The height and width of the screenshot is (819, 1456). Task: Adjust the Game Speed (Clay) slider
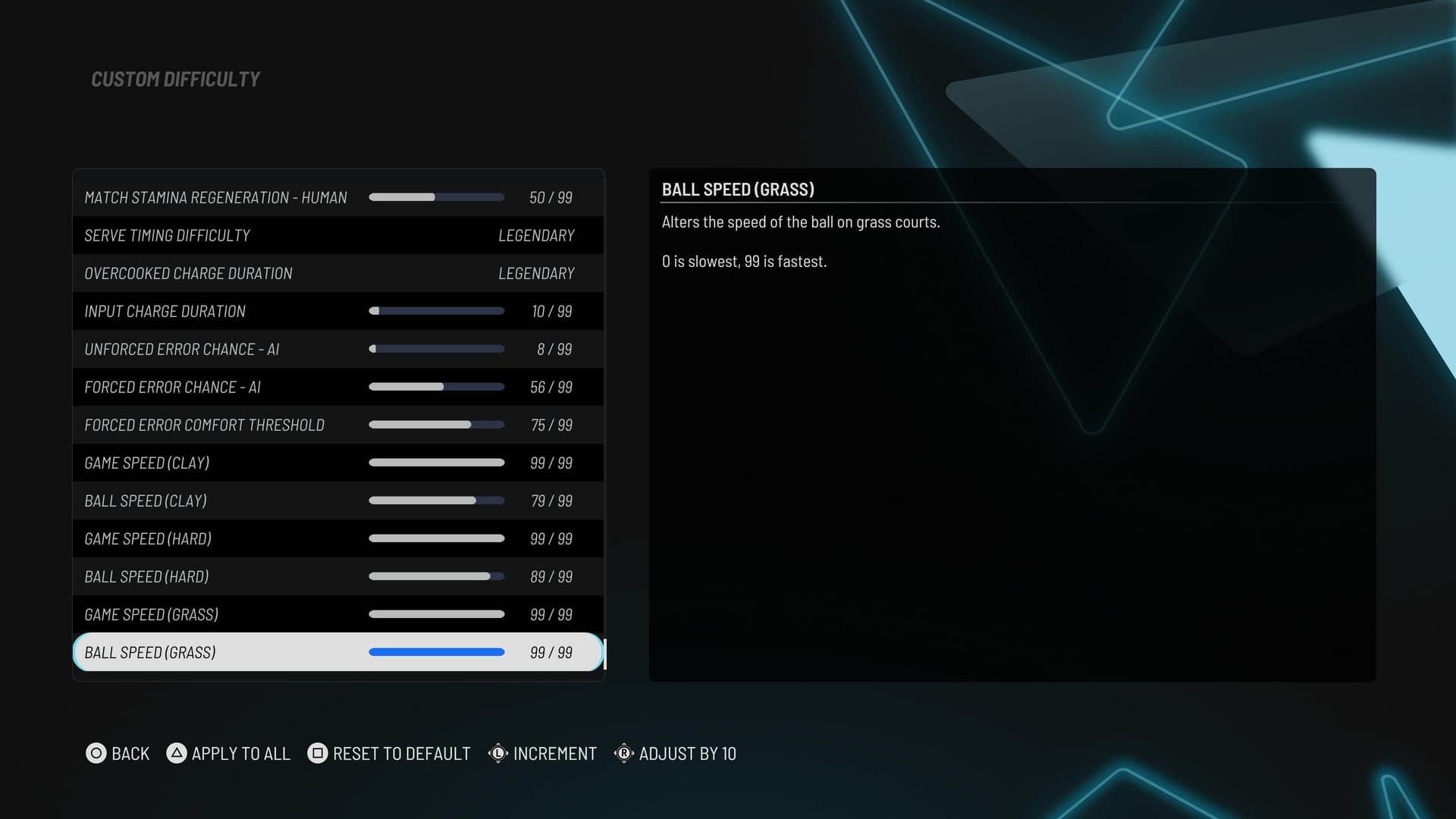point(436,463)
